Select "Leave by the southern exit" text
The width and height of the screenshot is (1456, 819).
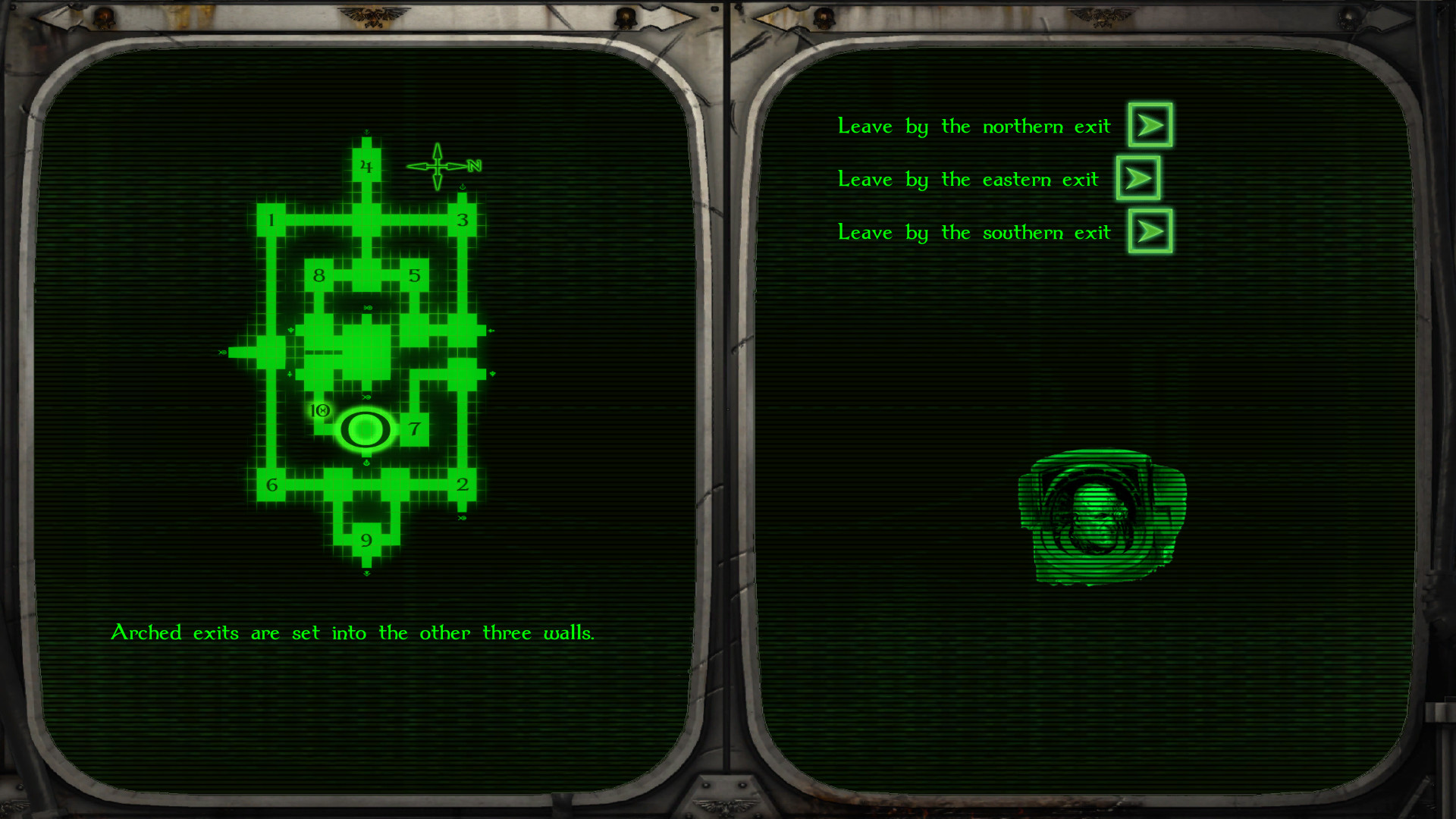974,232
